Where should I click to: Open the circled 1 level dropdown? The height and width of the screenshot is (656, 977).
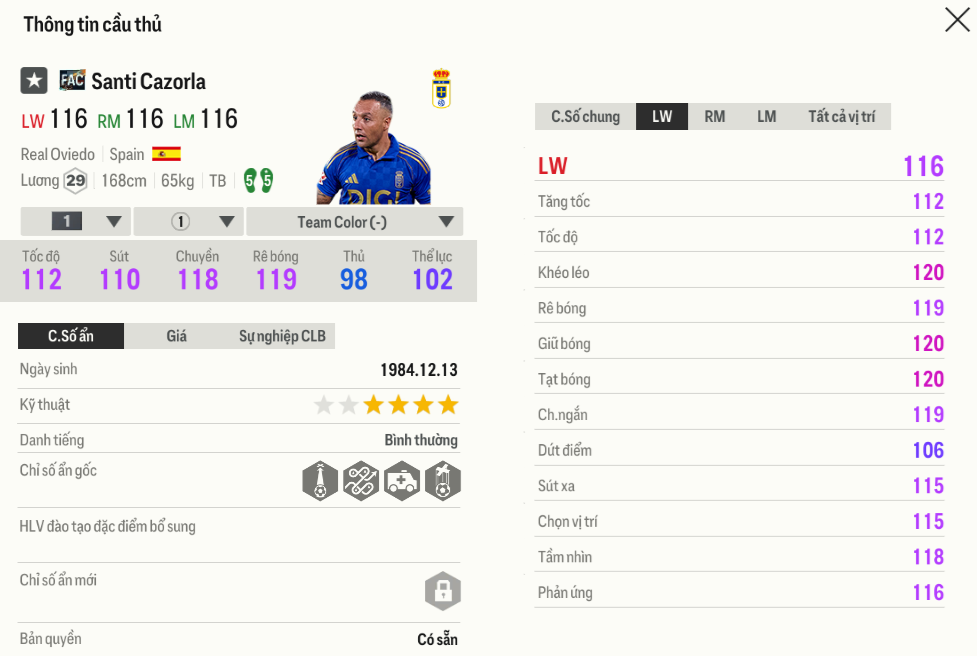[188, 222]
